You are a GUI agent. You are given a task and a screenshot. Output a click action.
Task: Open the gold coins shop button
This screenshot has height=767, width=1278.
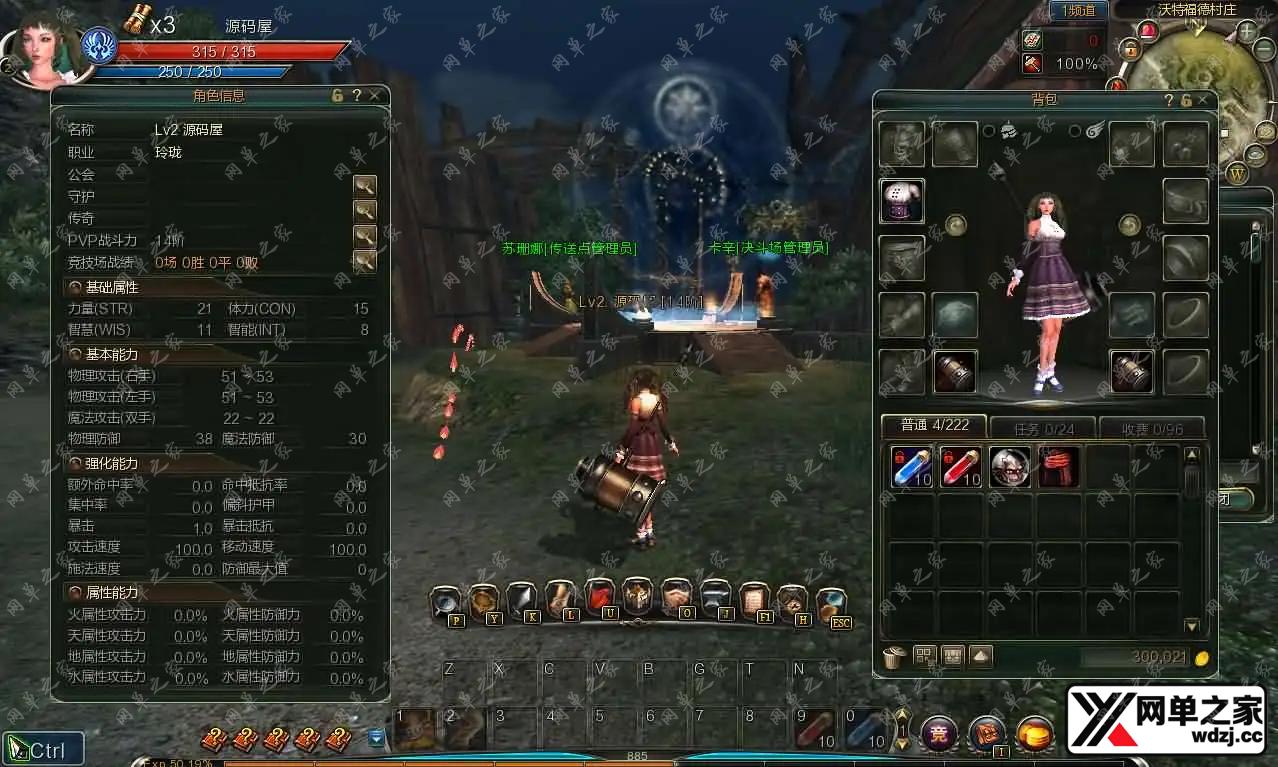1035,734
